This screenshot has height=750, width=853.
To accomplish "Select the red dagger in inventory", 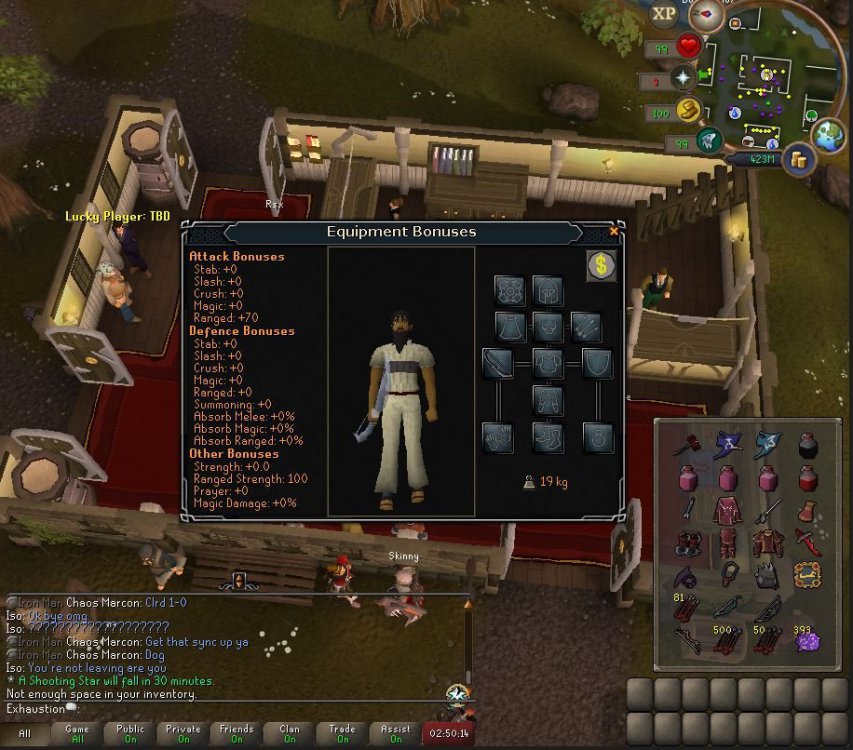I will [x=807, y=543].
